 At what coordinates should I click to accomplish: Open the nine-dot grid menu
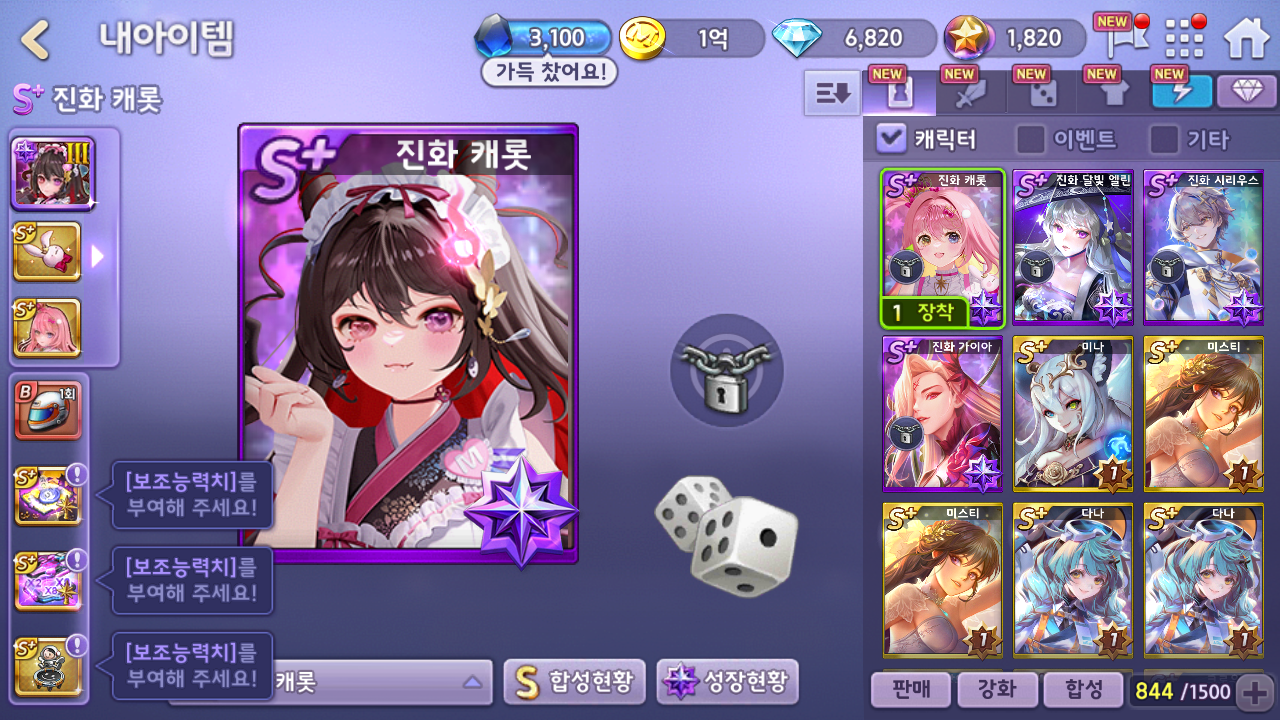(x=1186, y=38)
